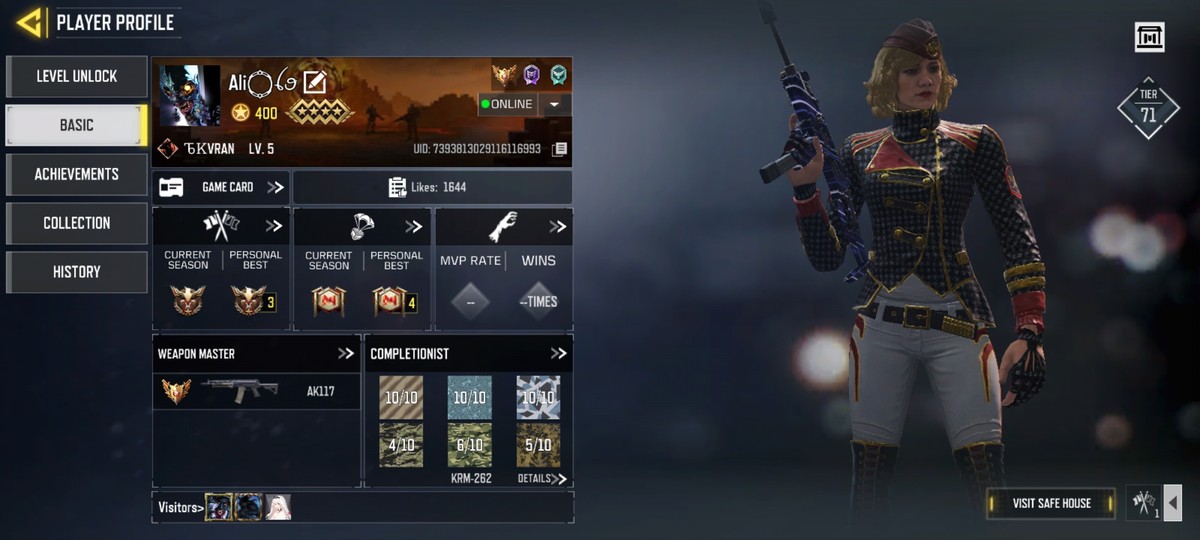Open the Level Unlock tab

point(77,76)
